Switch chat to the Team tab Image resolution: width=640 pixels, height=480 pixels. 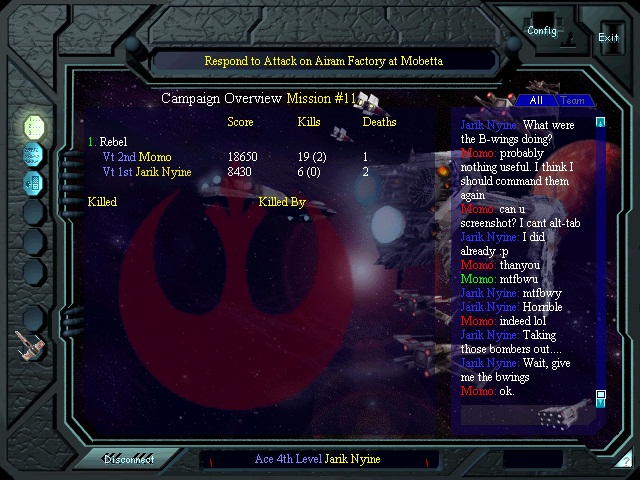(572, 101)
